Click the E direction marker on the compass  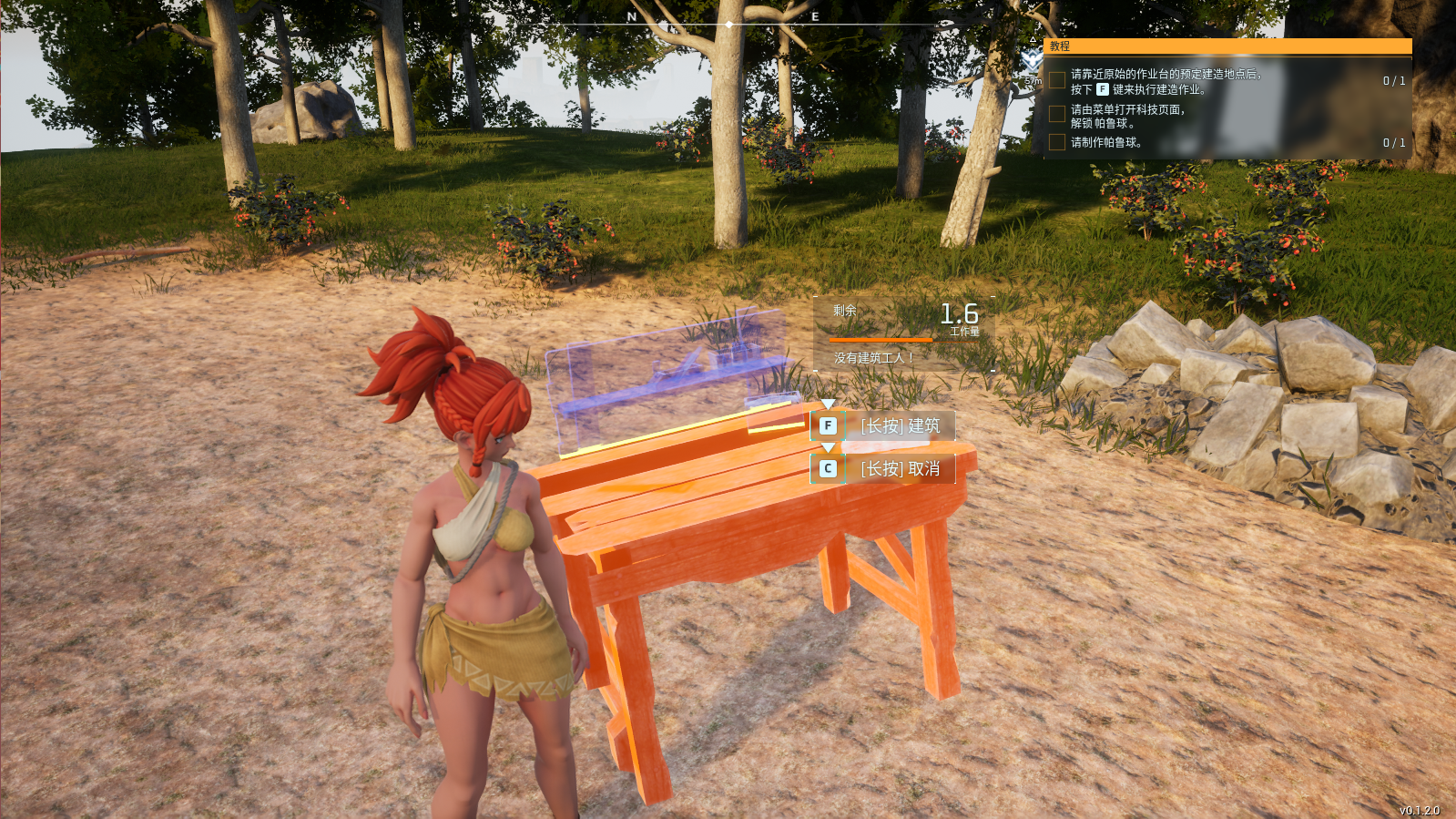point(815,15)
